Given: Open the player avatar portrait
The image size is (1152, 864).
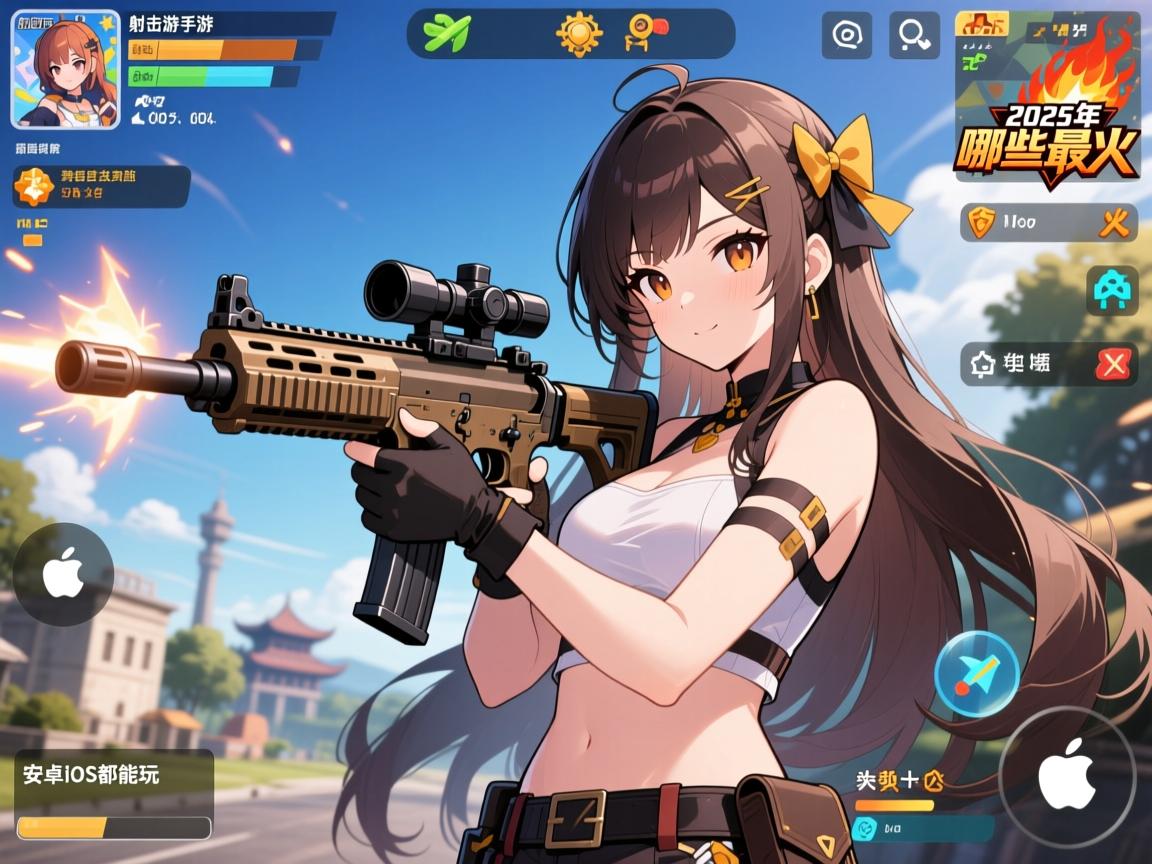Looking at the screenshot, I should click(65, 69).
